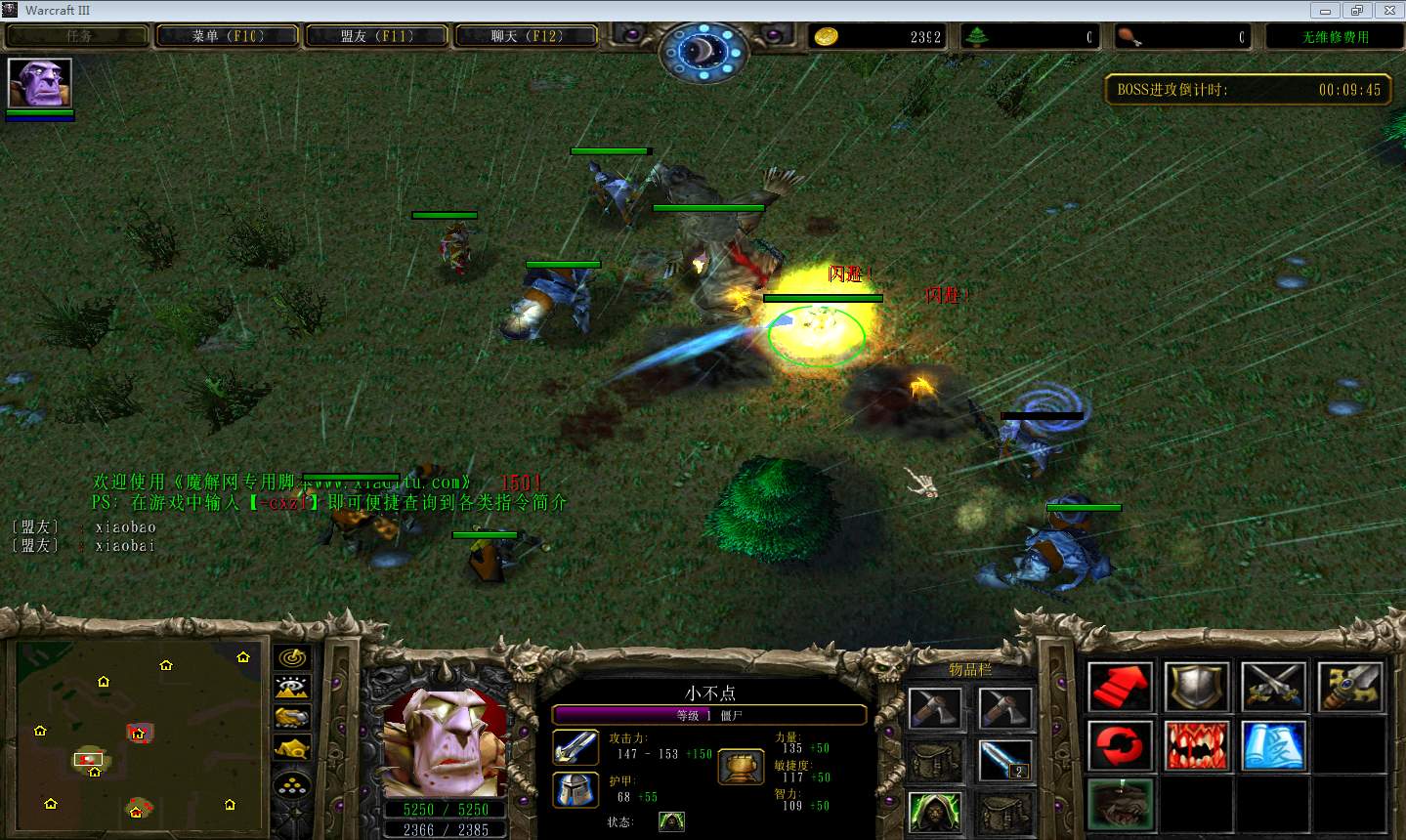Activate the minimap signal ping button

click(x=292, y=658)
